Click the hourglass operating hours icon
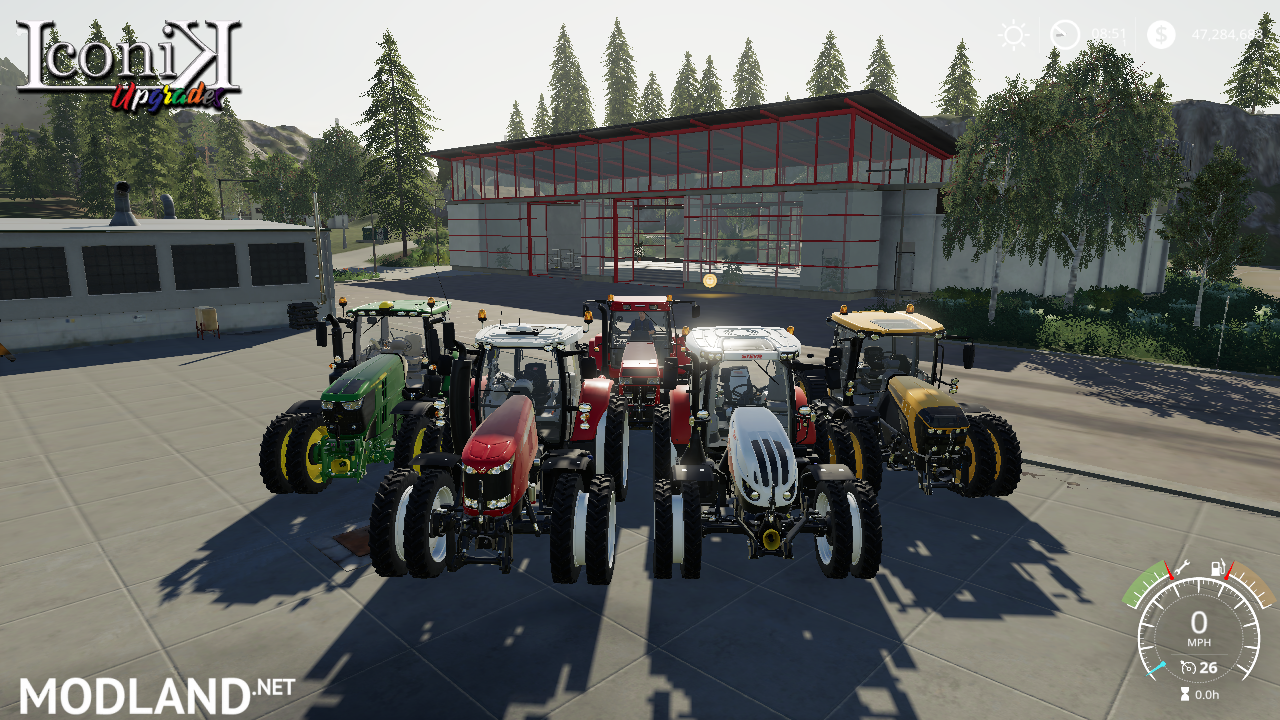The image size is (1280, 720). (x=1185, y=692)
